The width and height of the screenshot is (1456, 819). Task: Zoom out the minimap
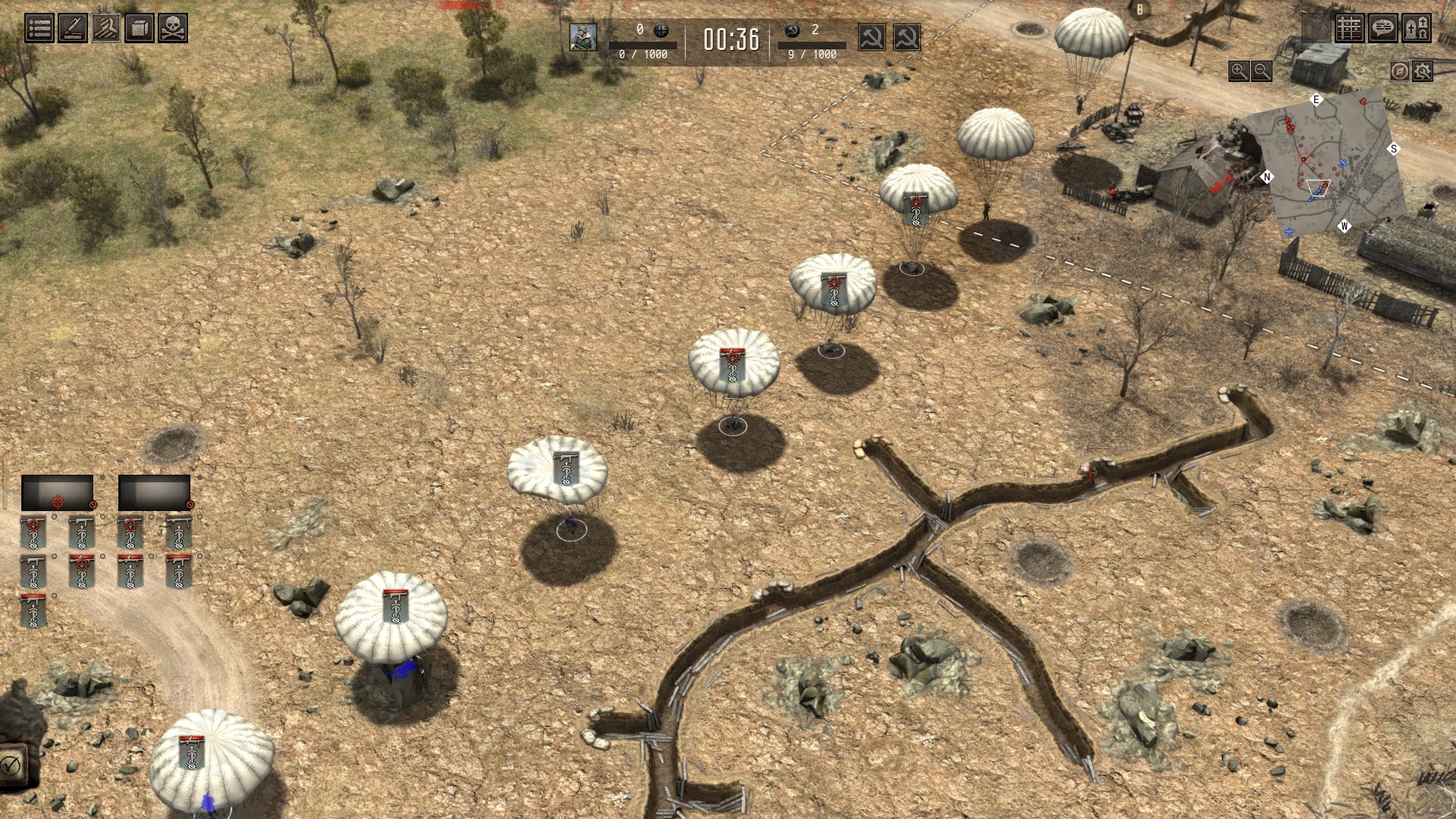coord(1262,71)
